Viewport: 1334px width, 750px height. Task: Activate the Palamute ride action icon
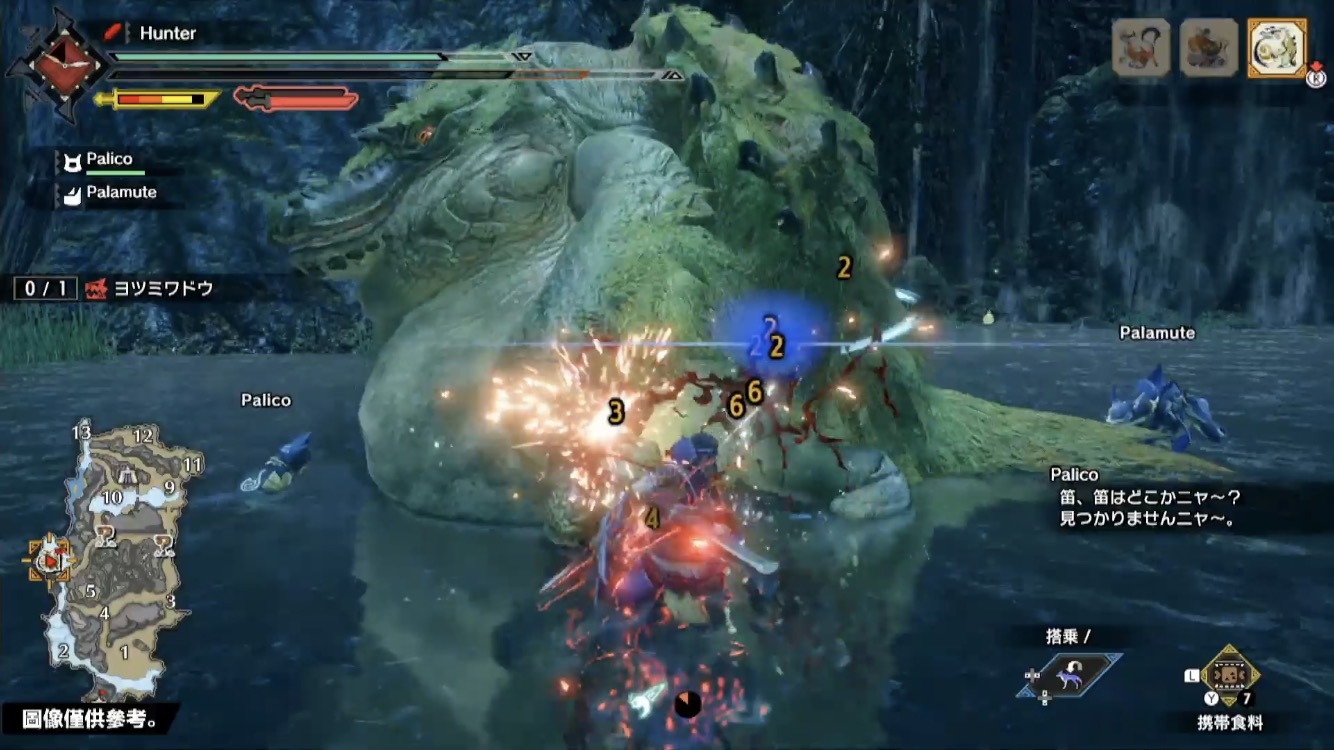pyautogui.click(x=1074, y=674)
